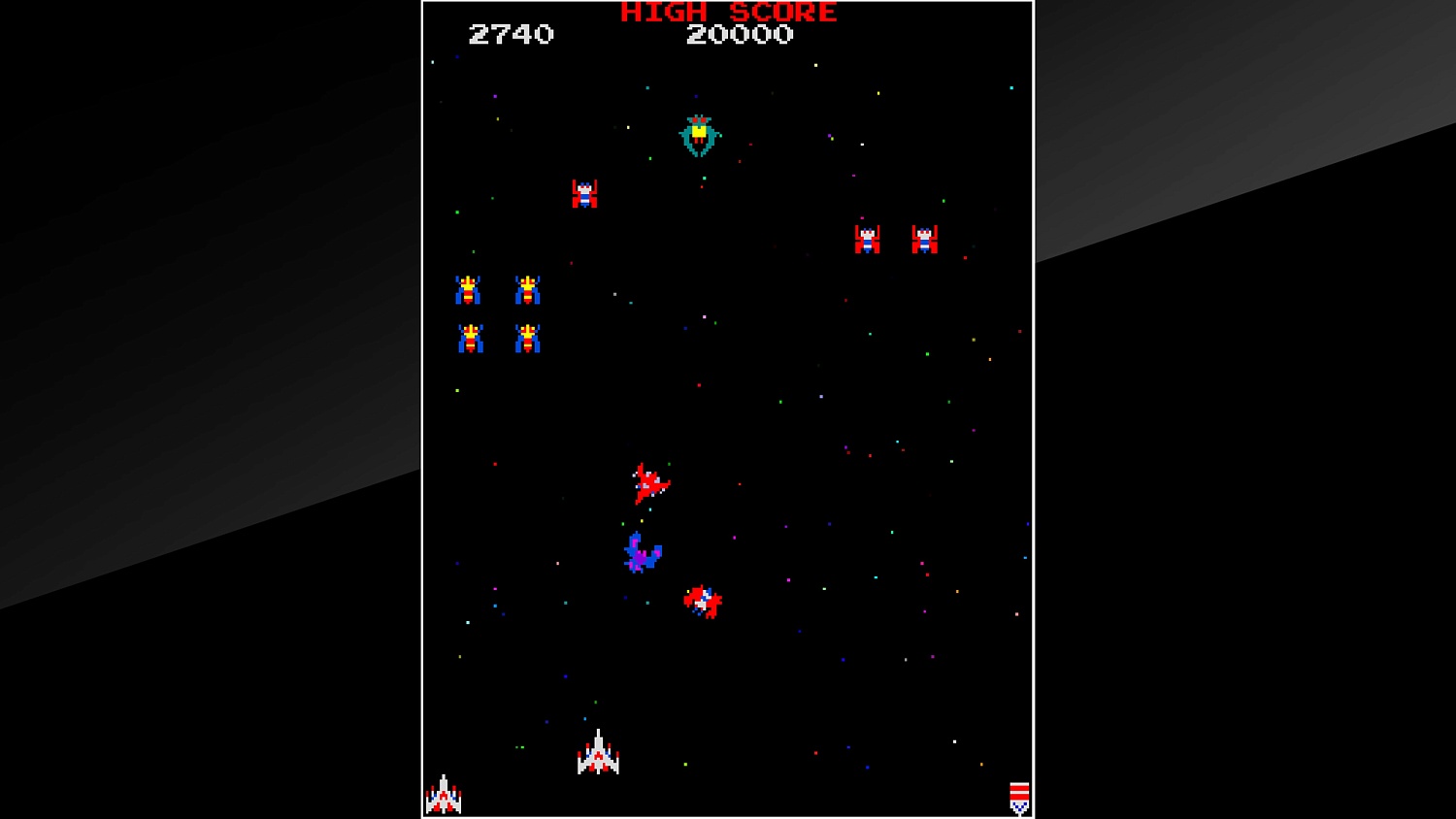Click the leftmost blue bee enemy in top row

[x=469, y=287]
